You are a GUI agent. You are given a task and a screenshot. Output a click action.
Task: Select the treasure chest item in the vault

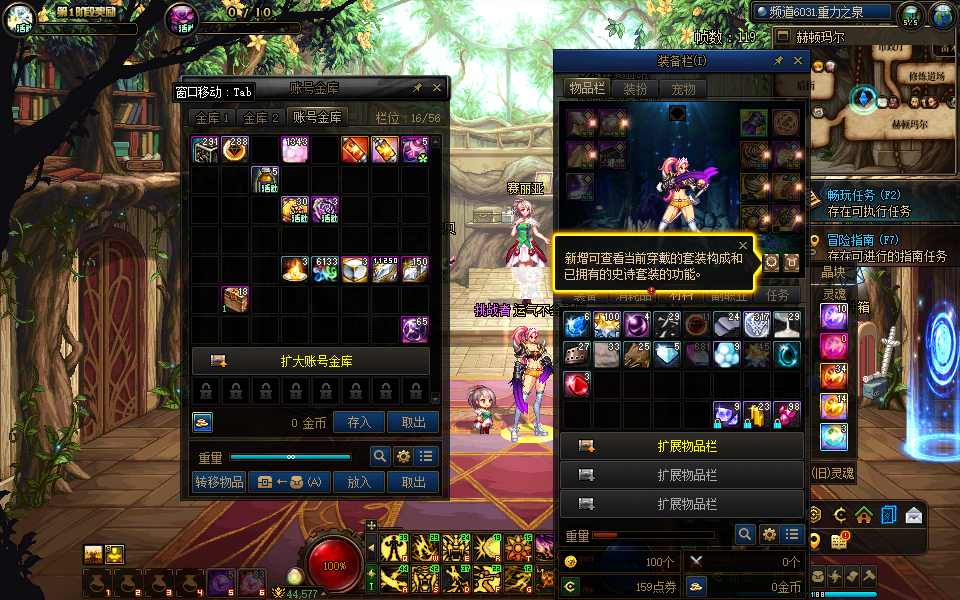tap(235, 300)
